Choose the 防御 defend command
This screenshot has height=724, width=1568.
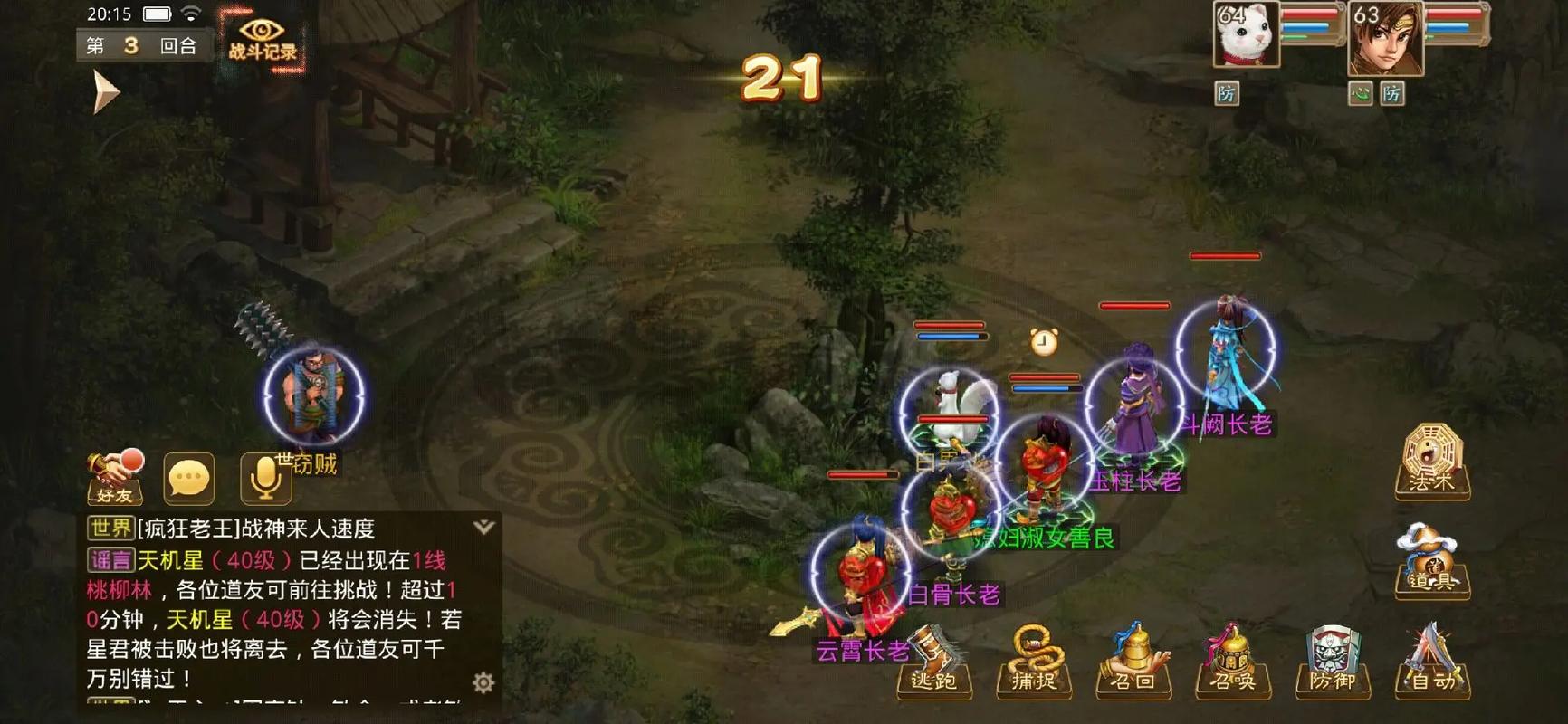point(1333,662)
